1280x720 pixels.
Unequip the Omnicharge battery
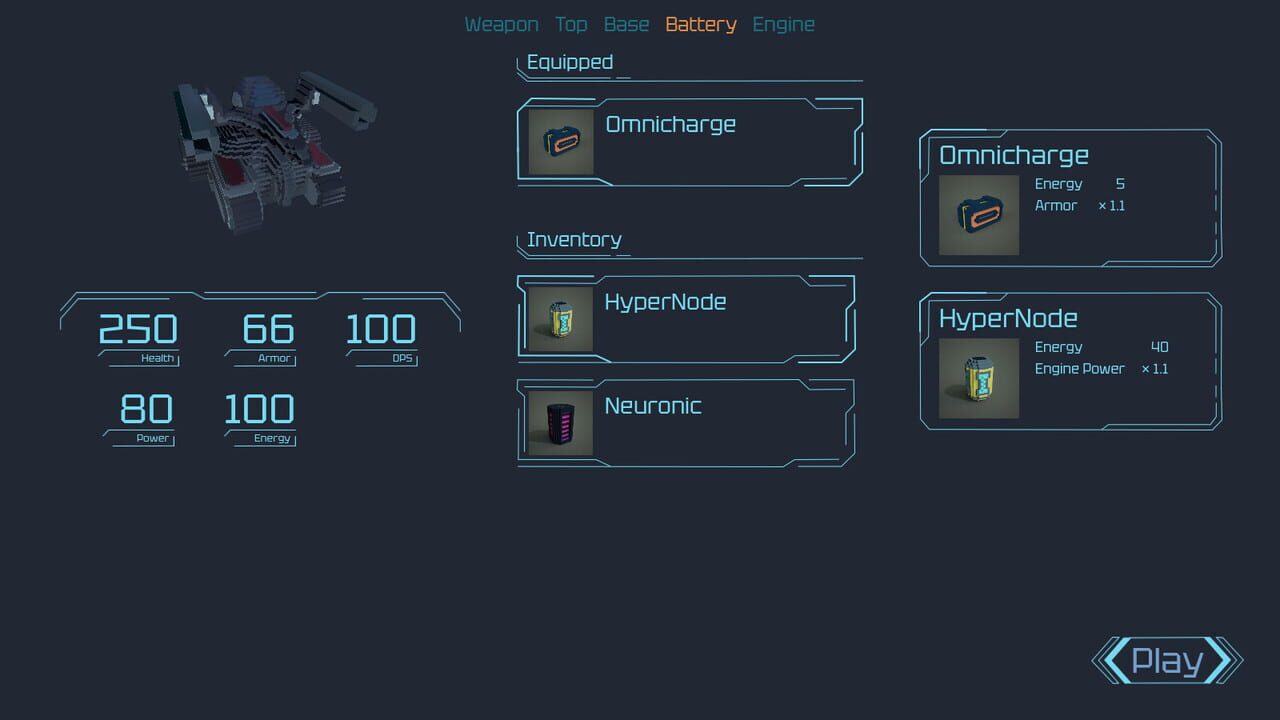coord(690,141)
